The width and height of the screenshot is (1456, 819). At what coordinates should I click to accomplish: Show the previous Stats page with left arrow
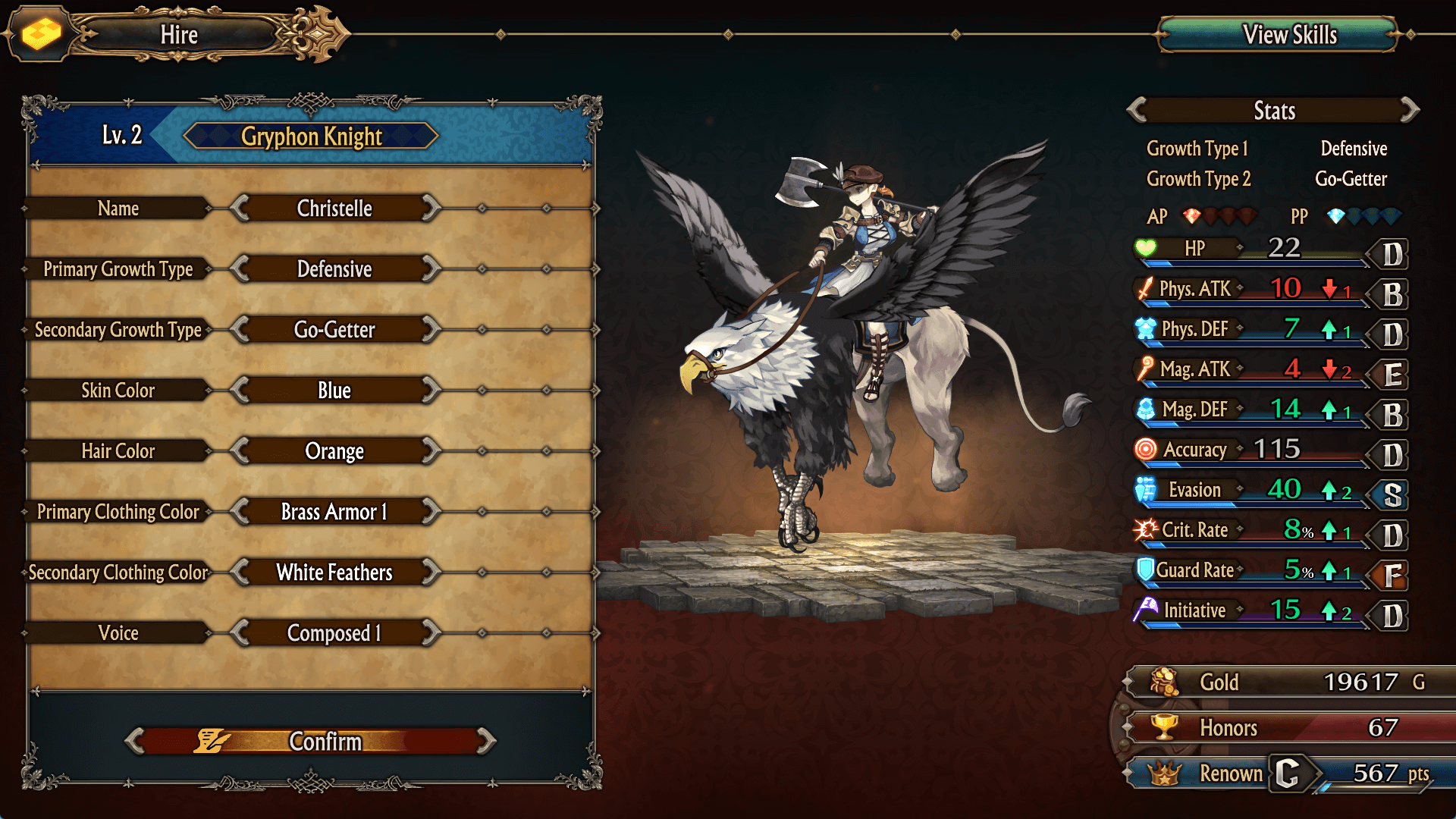1137,111
